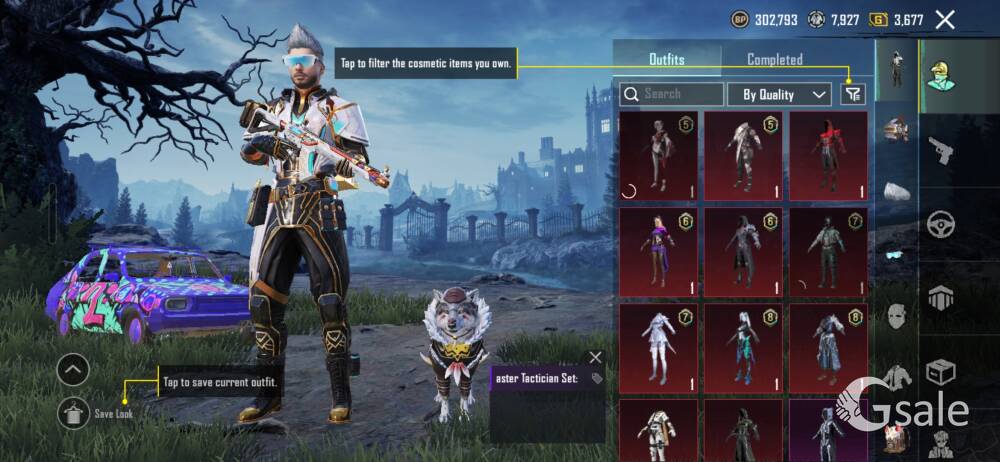Close the Tactician Set info popup
The width and height of the screenshot is (1000, 462).
[596, 357]
